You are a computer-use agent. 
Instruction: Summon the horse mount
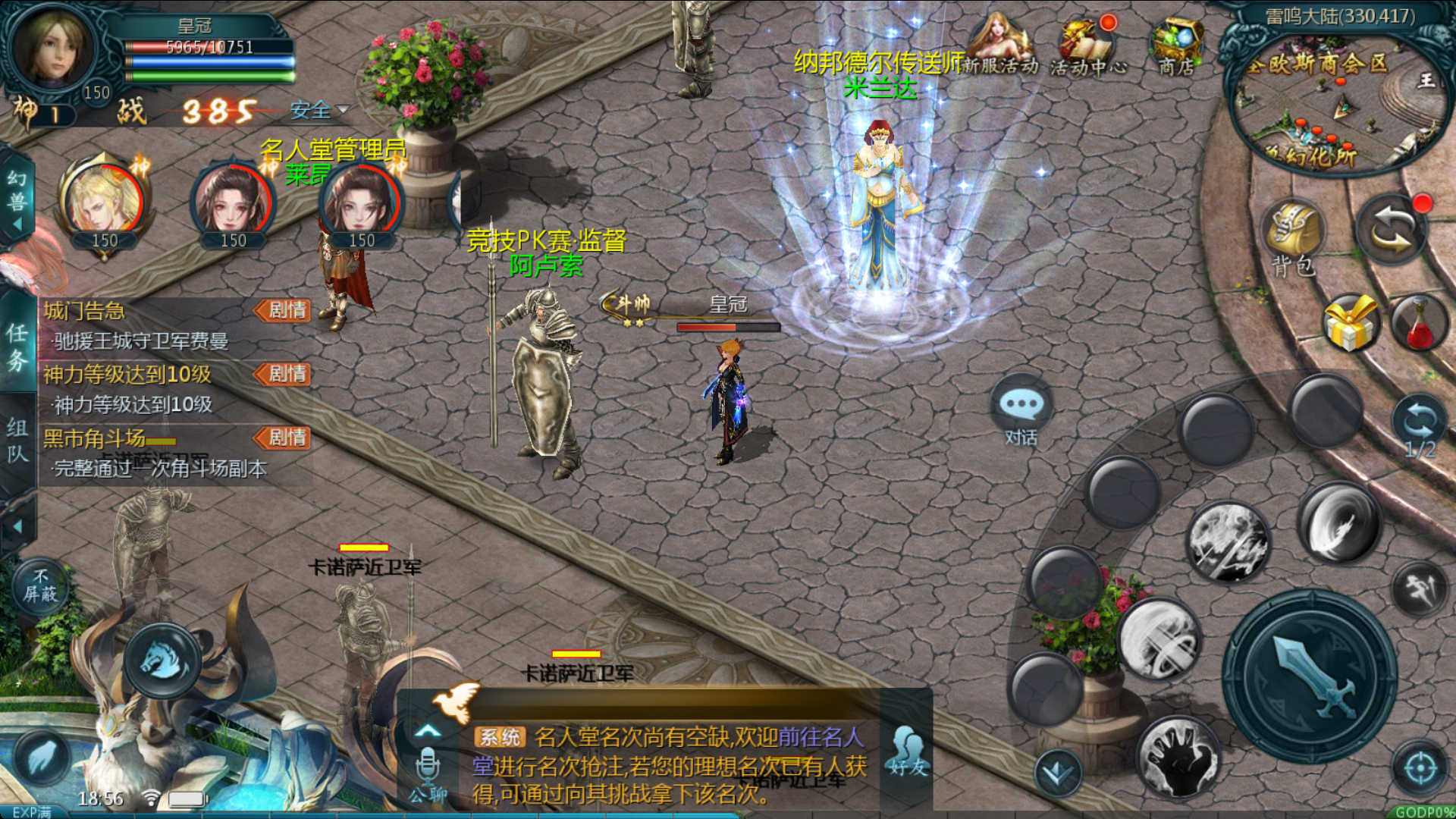pyautogui.click(x=162, y=660)
